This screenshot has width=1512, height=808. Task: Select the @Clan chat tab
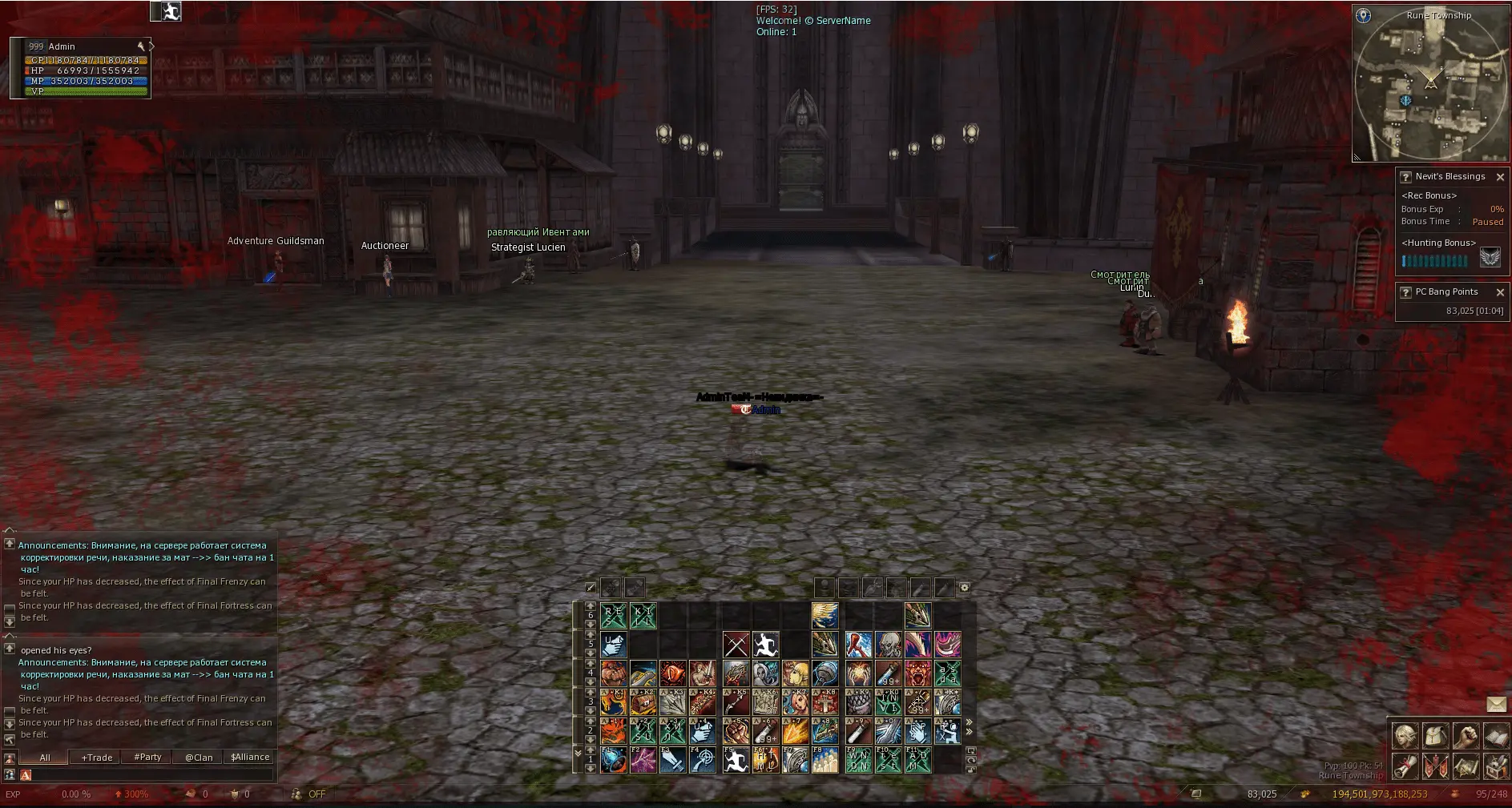[199, 758]
